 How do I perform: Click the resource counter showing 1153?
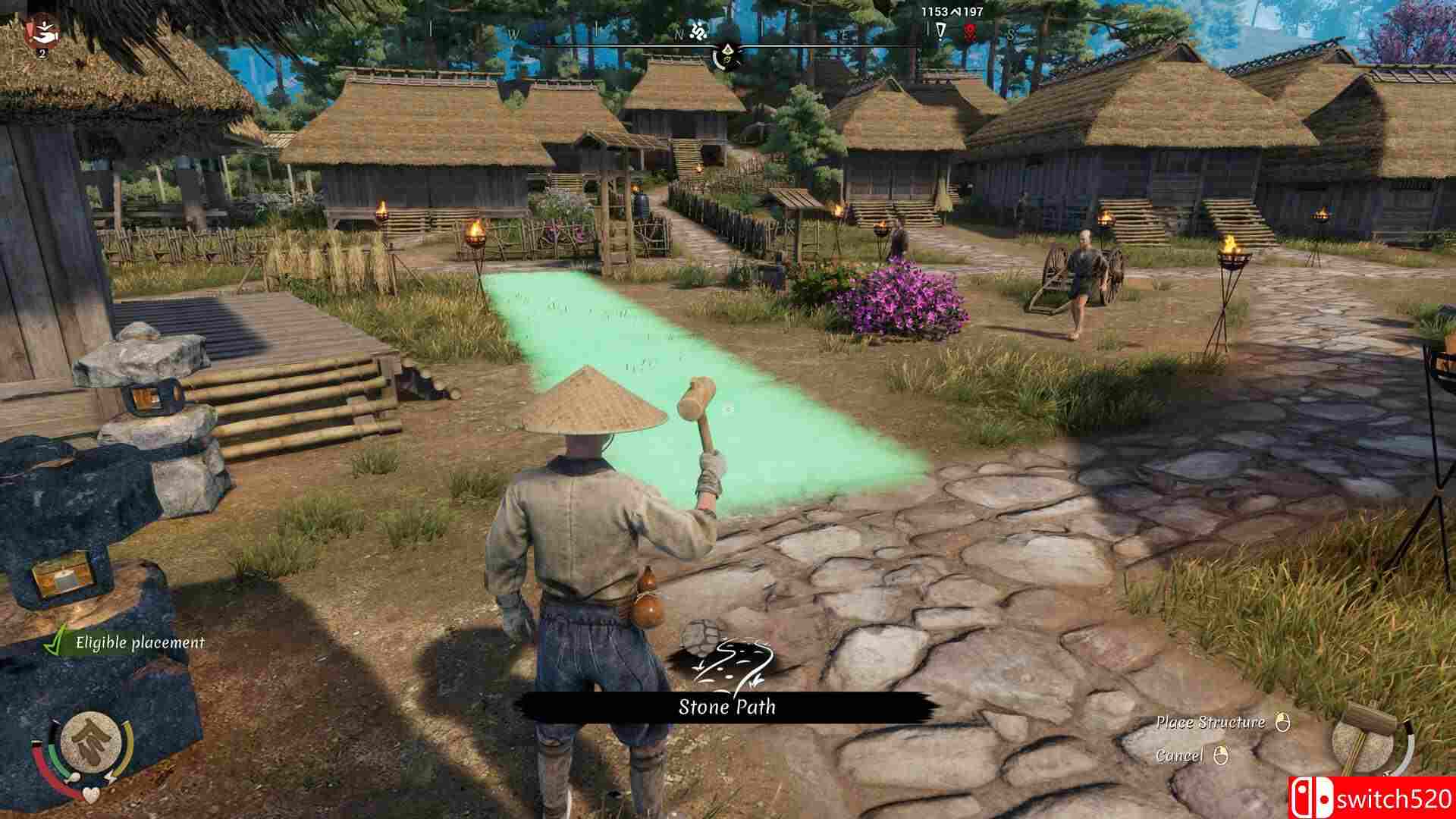[x=935, y=11]
